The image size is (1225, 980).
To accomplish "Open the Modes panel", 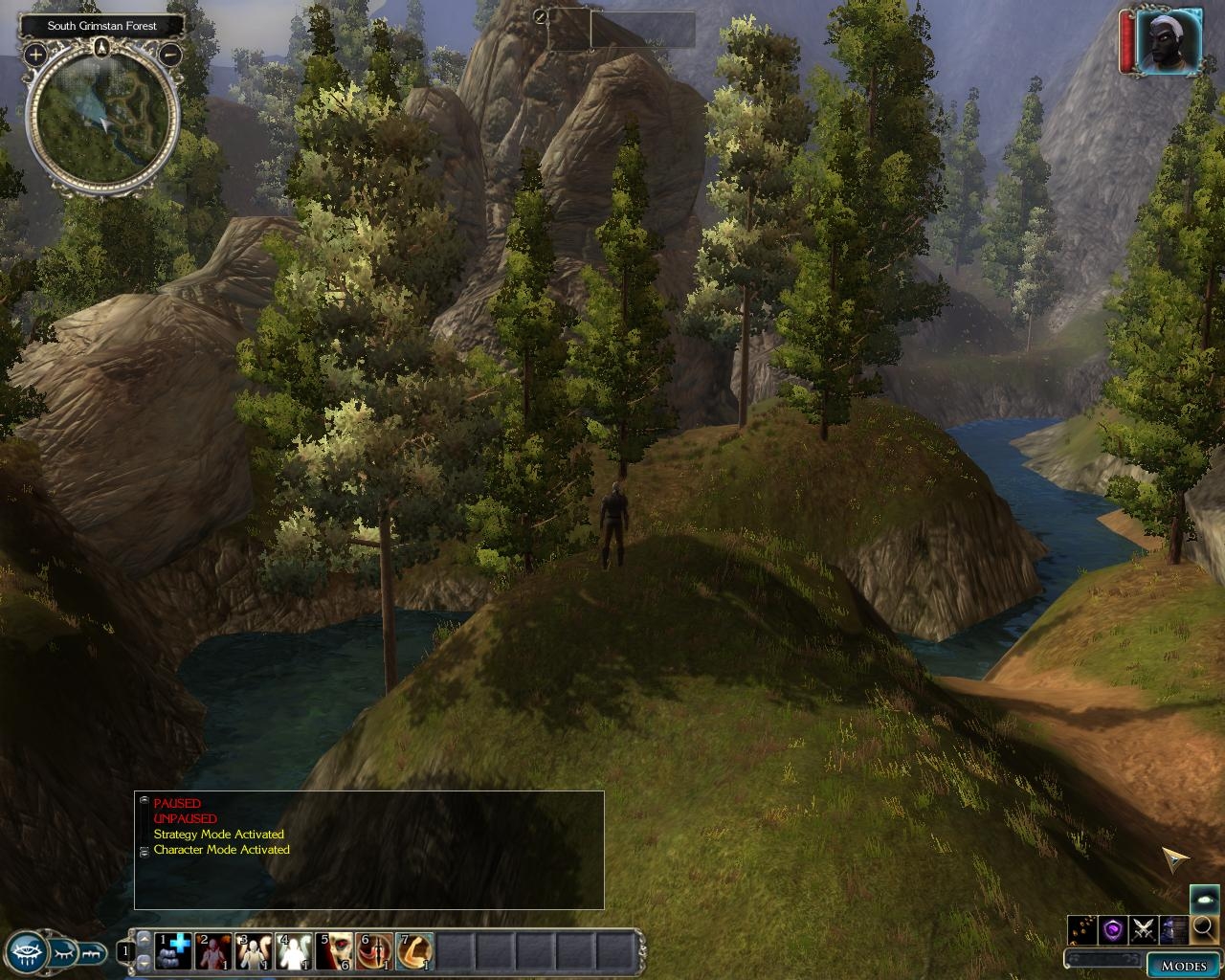I will tap(1183, 965).
